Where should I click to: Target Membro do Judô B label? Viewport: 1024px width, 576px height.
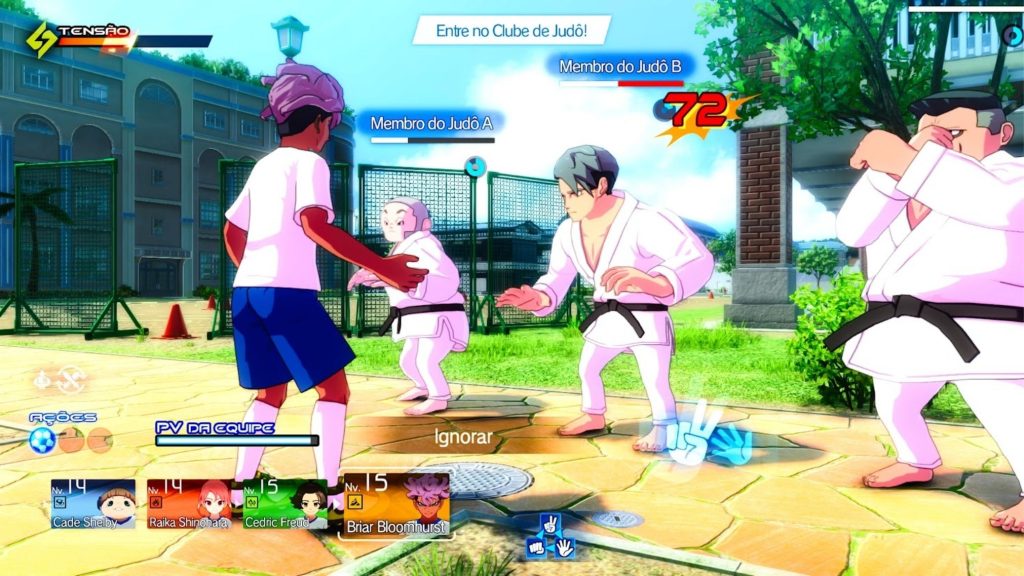(x=620, y=67)
